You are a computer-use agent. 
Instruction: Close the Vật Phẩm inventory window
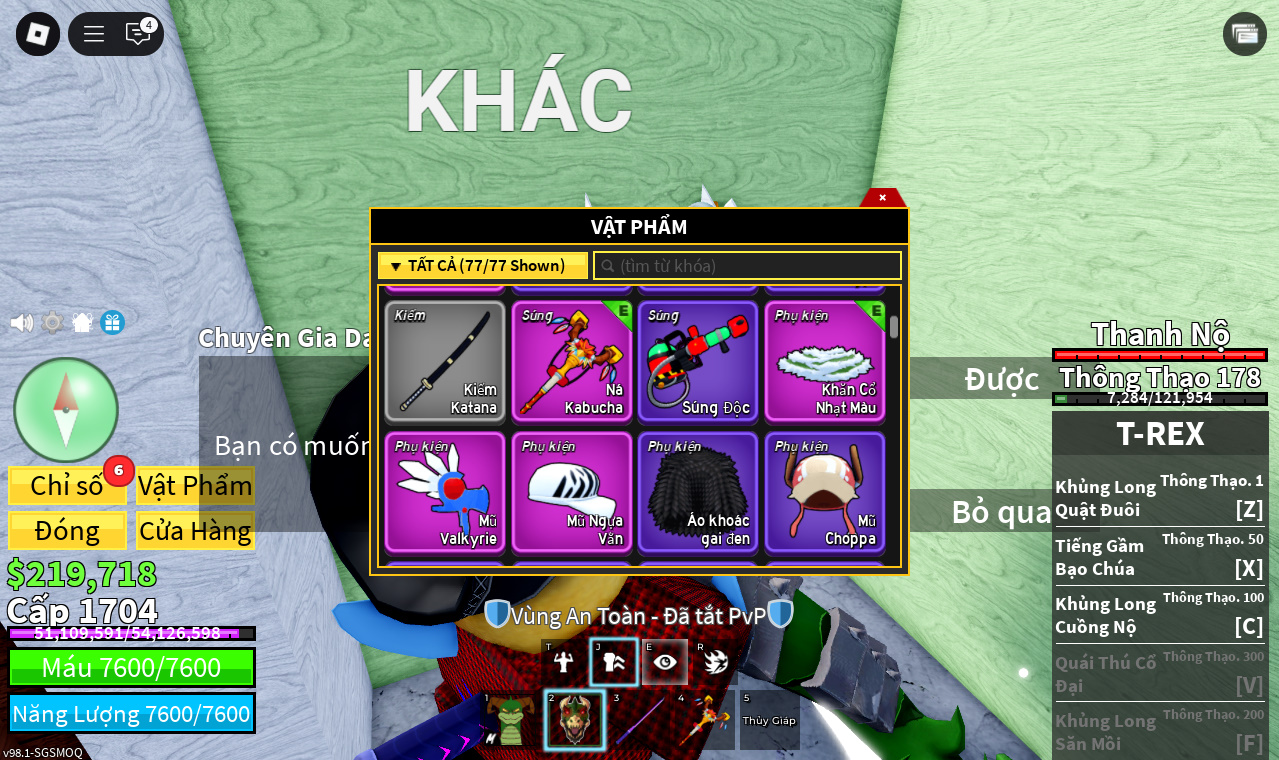(882, 198)
